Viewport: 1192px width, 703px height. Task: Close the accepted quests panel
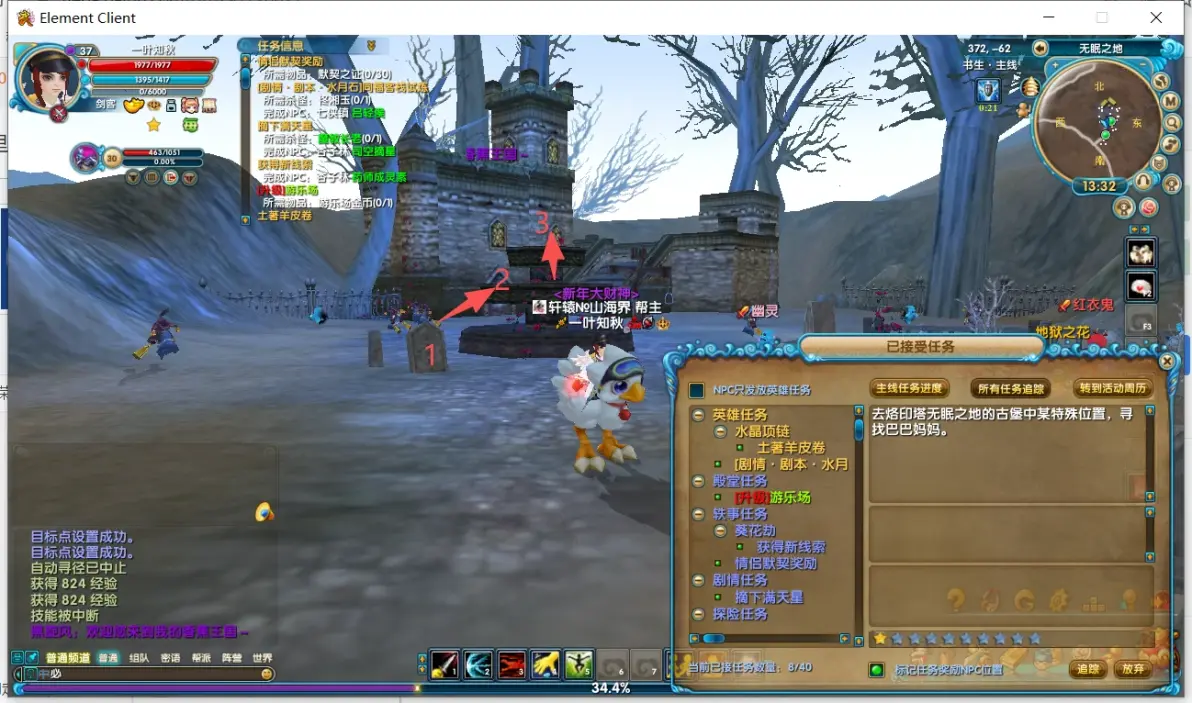1166,361
